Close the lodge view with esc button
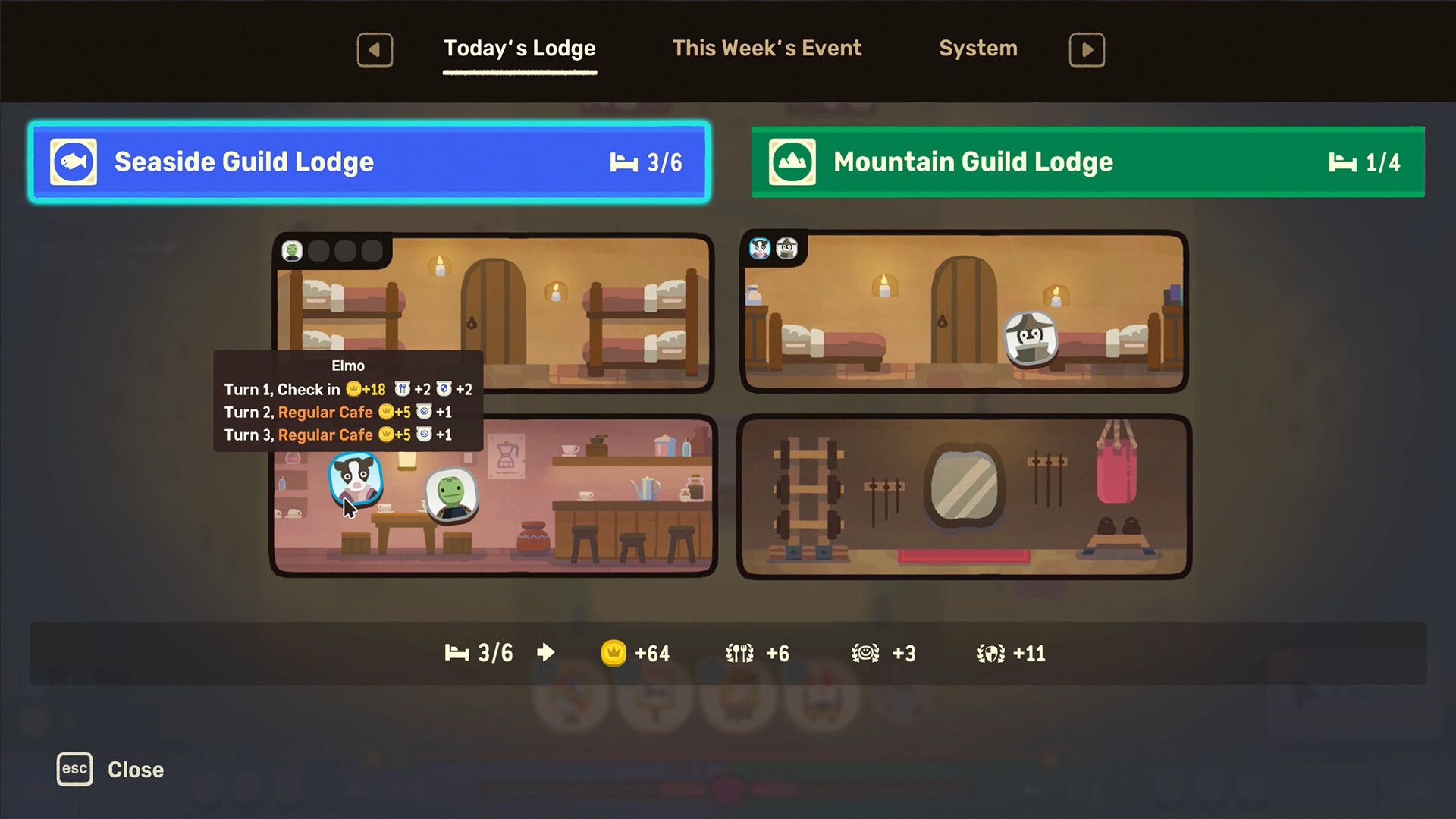Viewport: 1456px width, 819px height. 74,769
